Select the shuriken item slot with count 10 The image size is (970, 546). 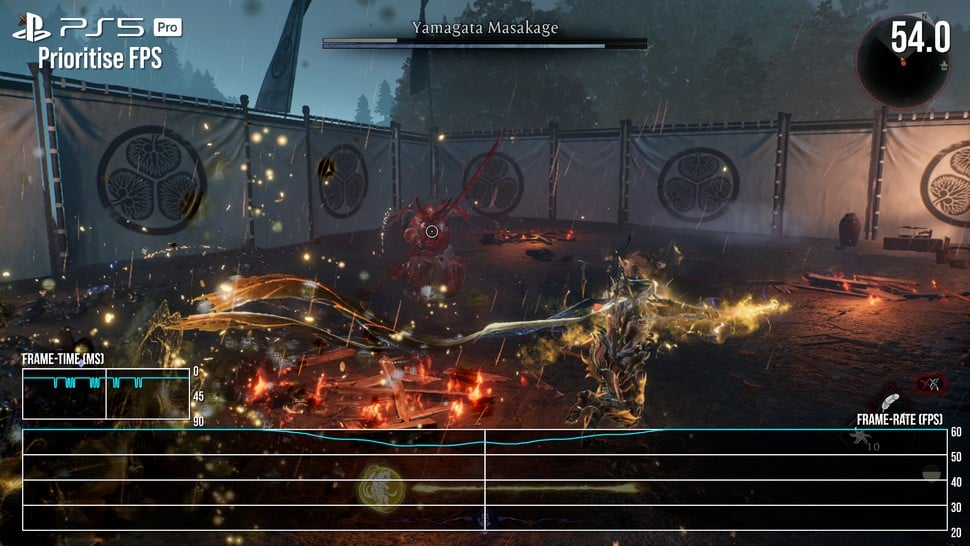862,437
